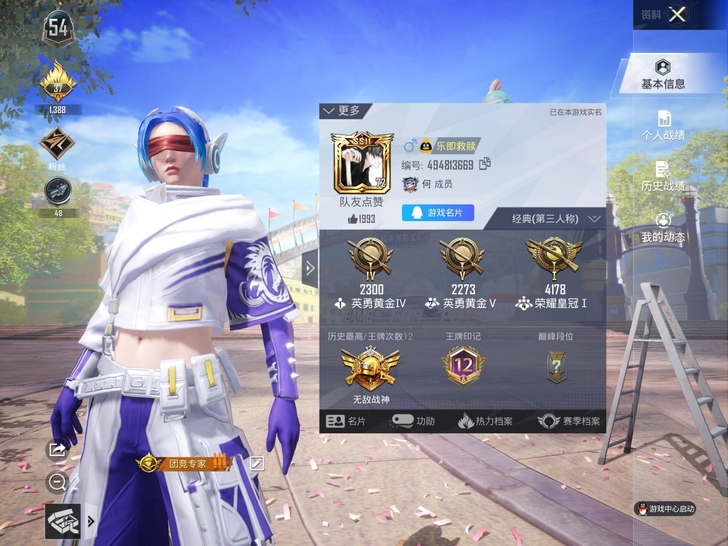
Task: Open the 个人战绩 tab
Action: (x=663, y=124)
